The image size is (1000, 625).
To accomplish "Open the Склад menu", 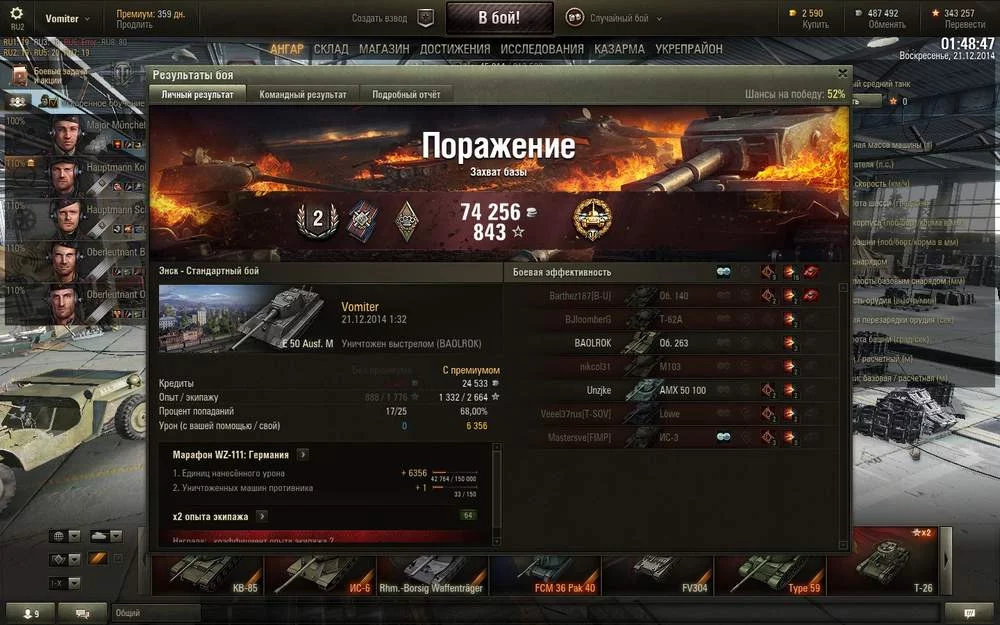I will point(331,49).
